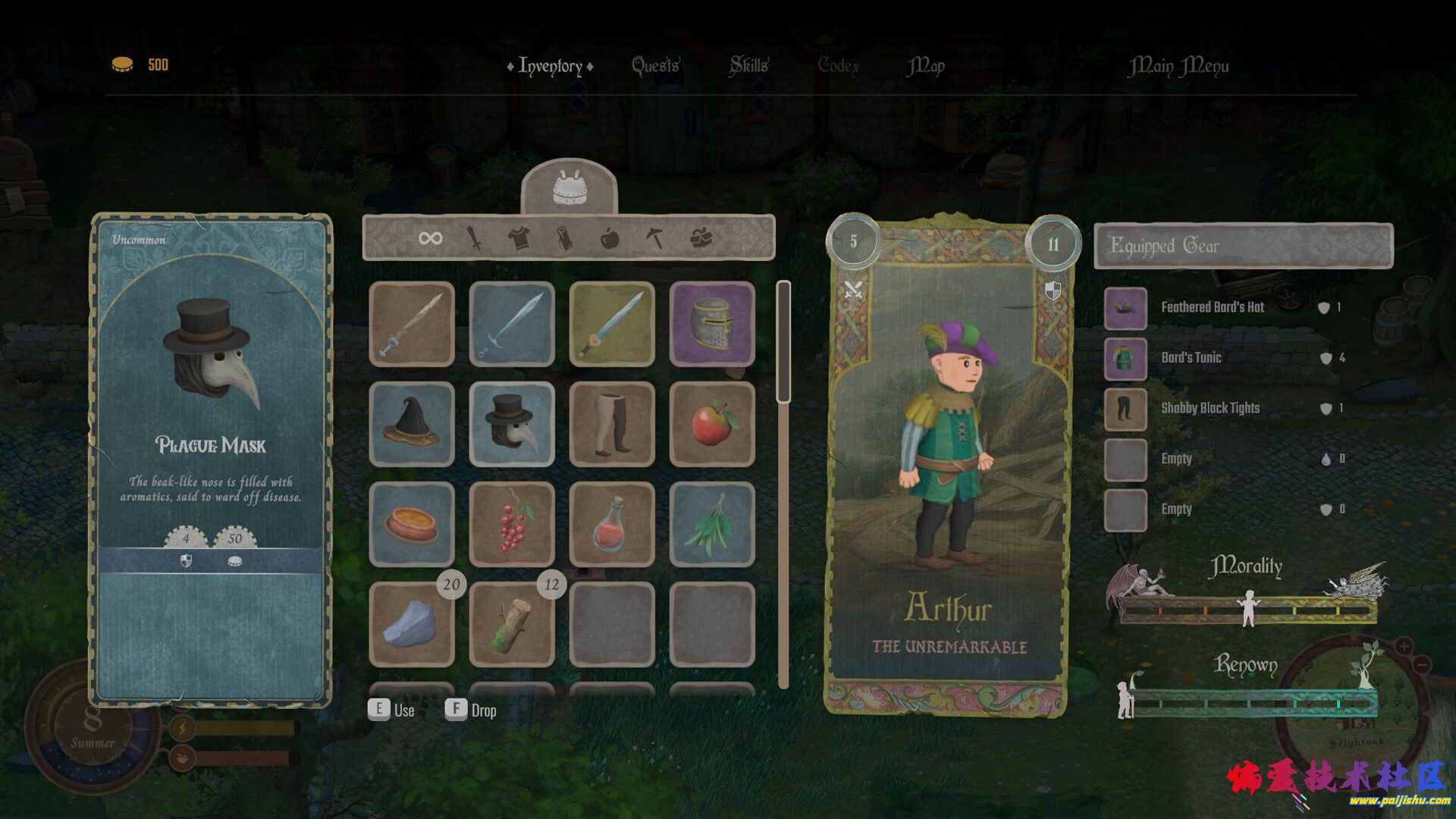The width and height of the screenshot is (1456, 819).
Task: Click the inventory scrollbar handle
Action: tap(783, 341)
